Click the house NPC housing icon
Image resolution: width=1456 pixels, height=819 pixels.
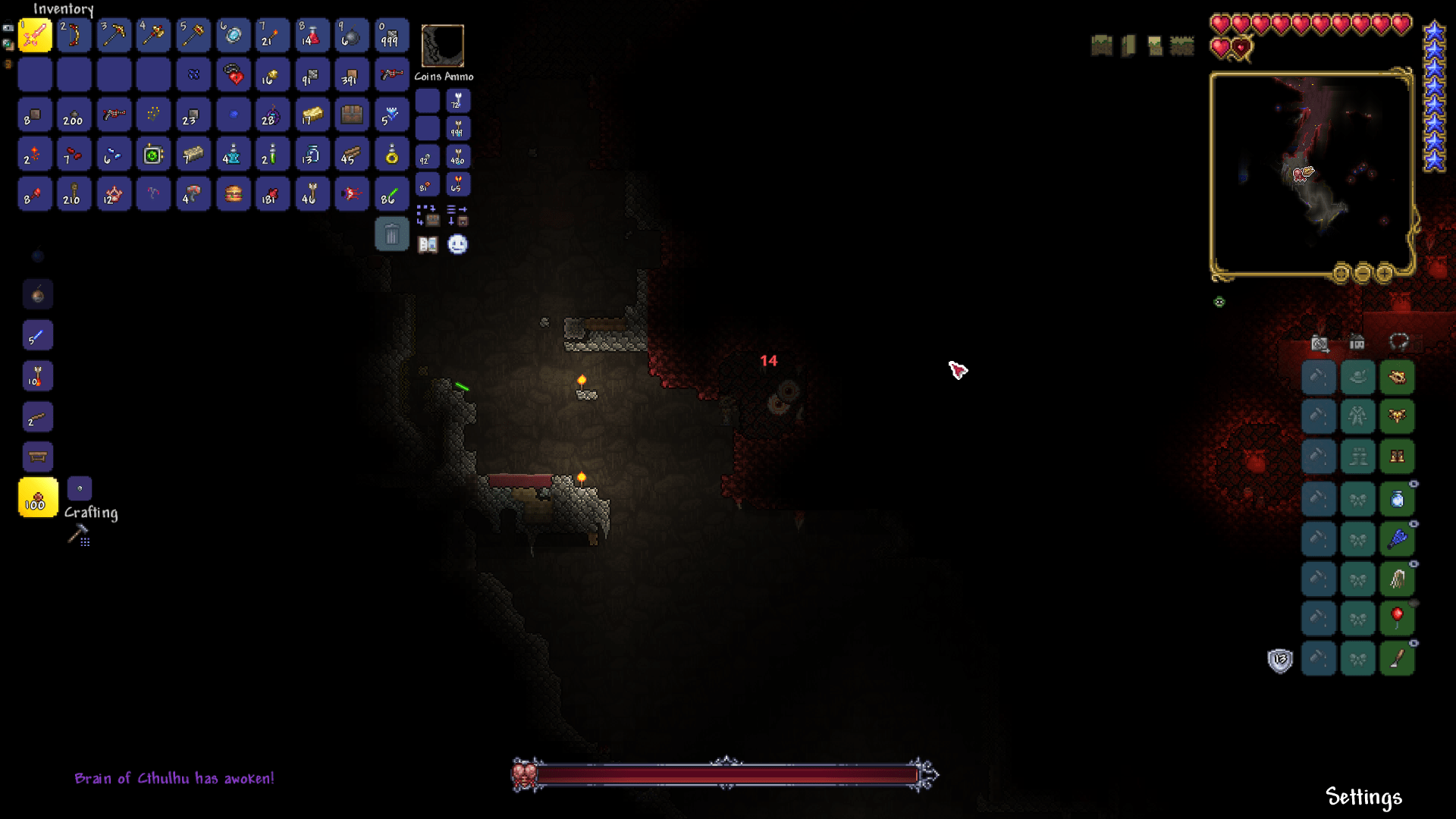[x=1357, y=343]
